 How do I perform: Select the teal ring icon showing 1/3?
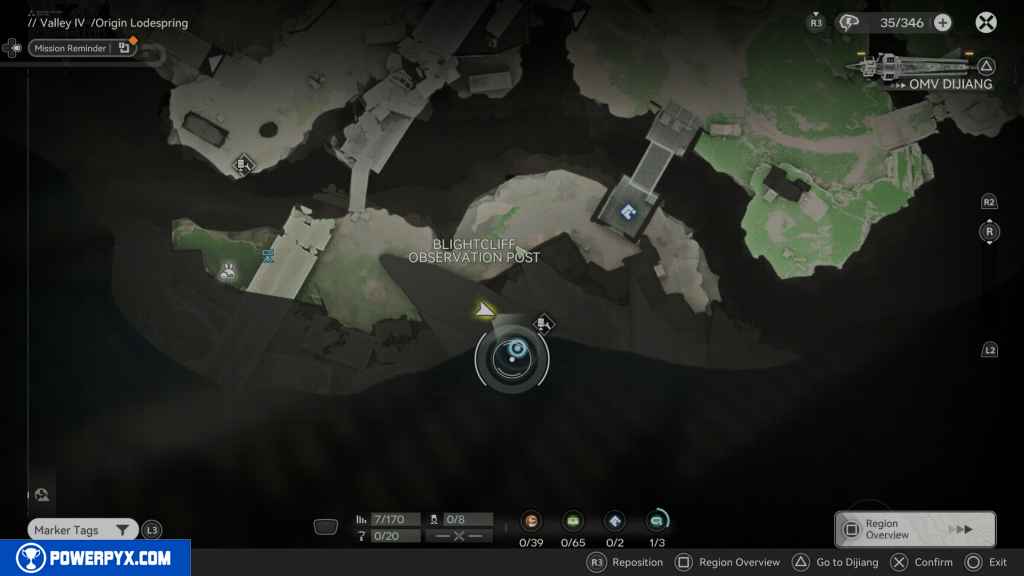[657, 521]
